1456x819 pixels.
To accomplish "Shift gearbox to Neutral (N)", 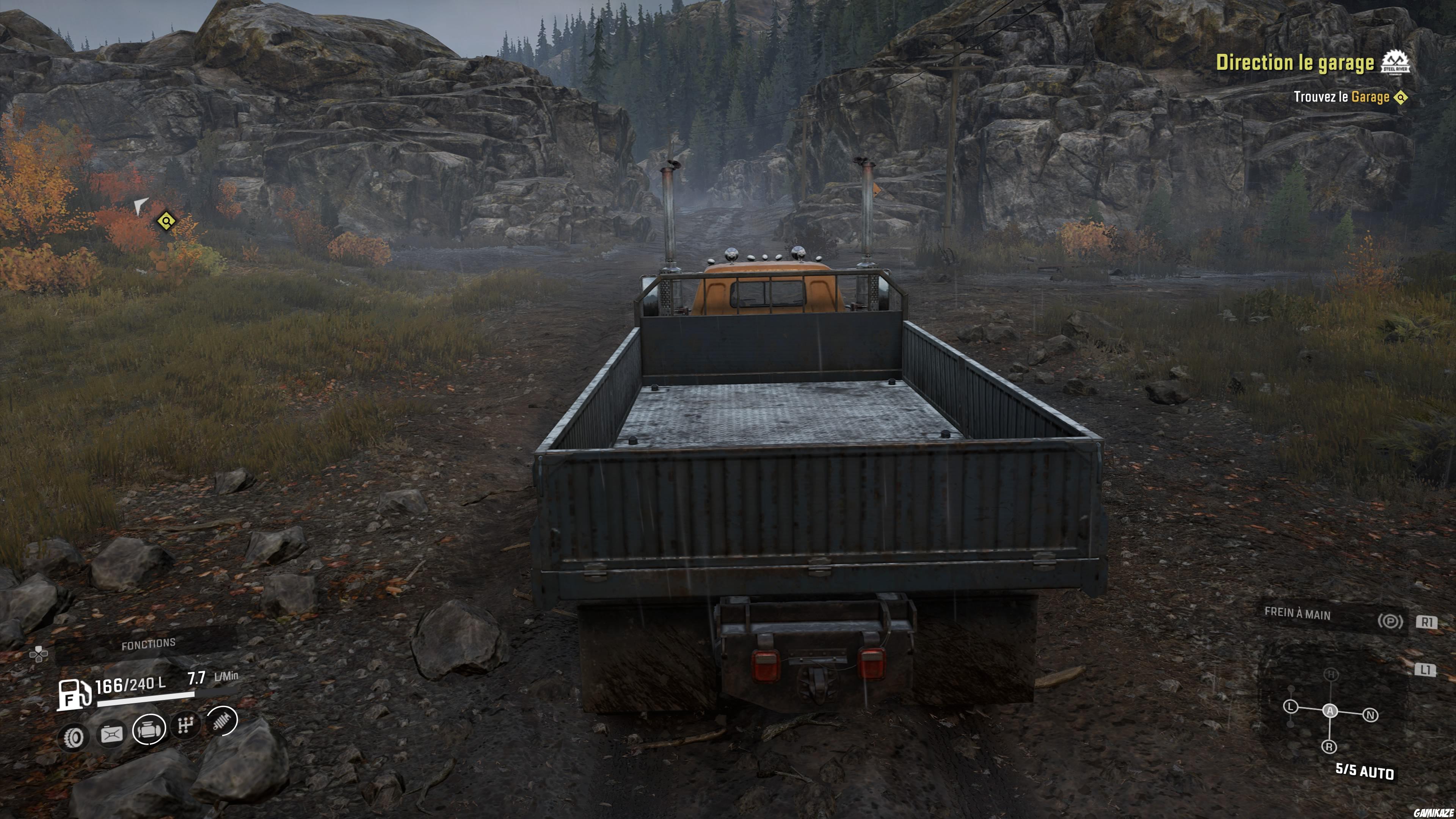I will click(x=1370, y=715).
